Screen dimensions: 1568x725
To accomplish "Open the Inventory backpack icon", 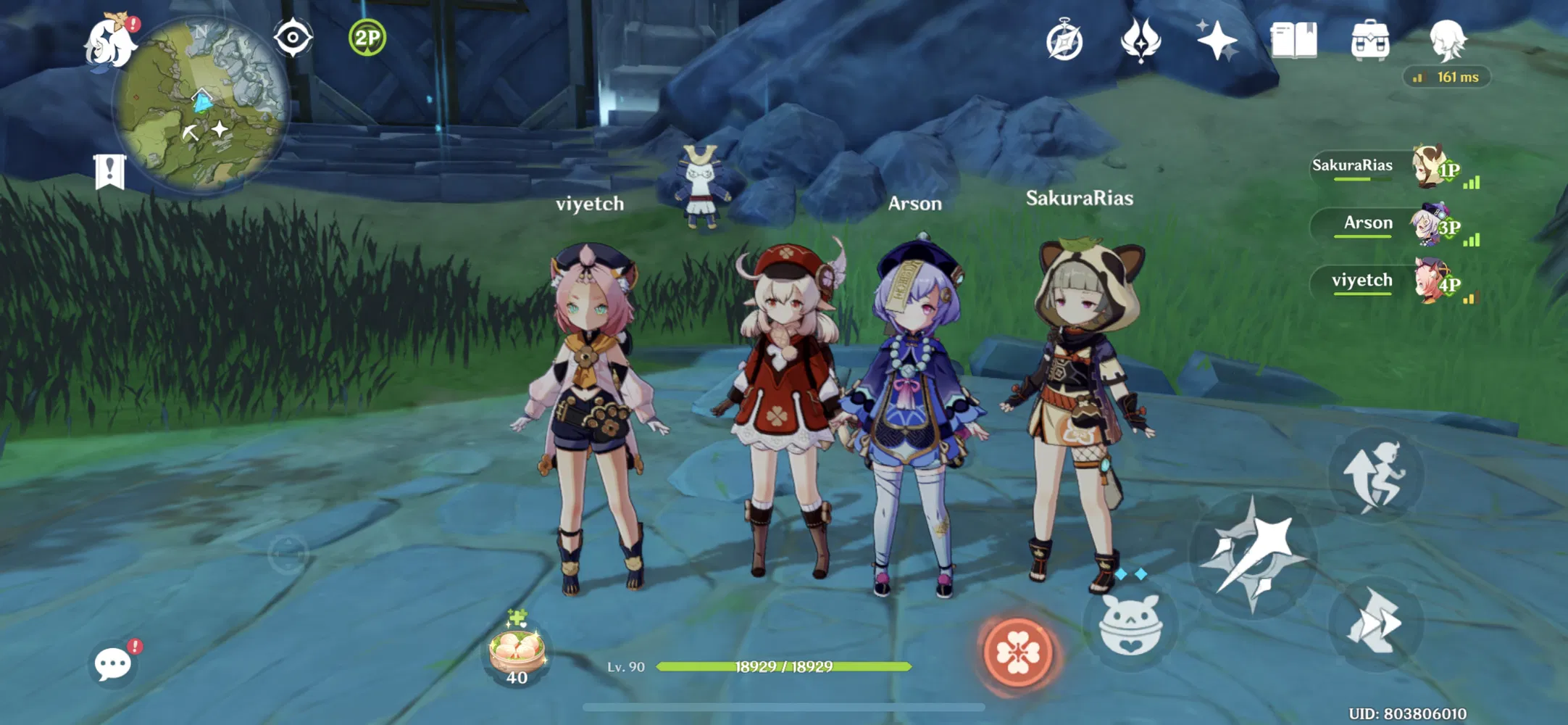I will [x=1369, y=40].
